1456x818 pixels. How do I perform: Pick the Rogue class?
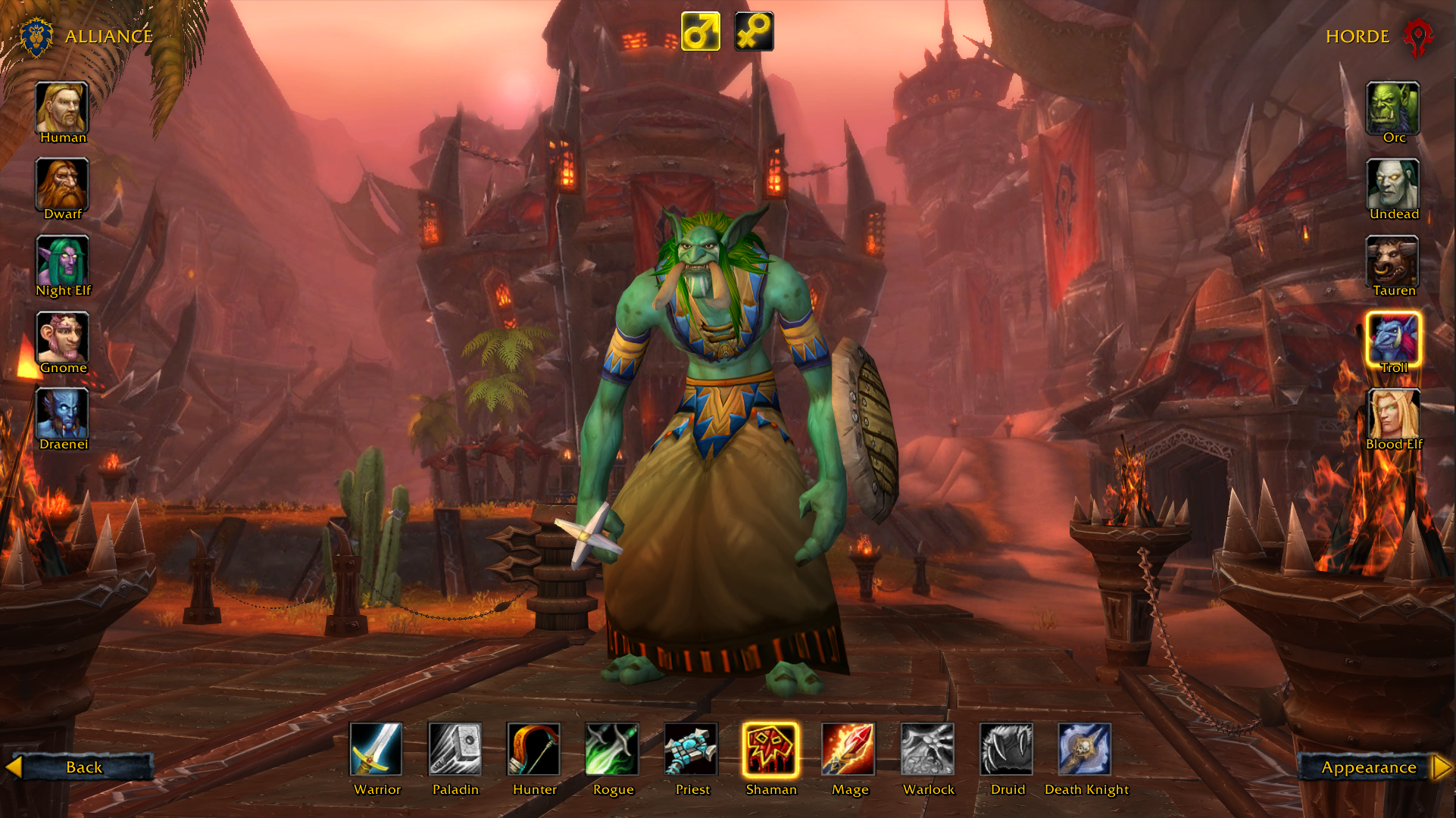612,749
